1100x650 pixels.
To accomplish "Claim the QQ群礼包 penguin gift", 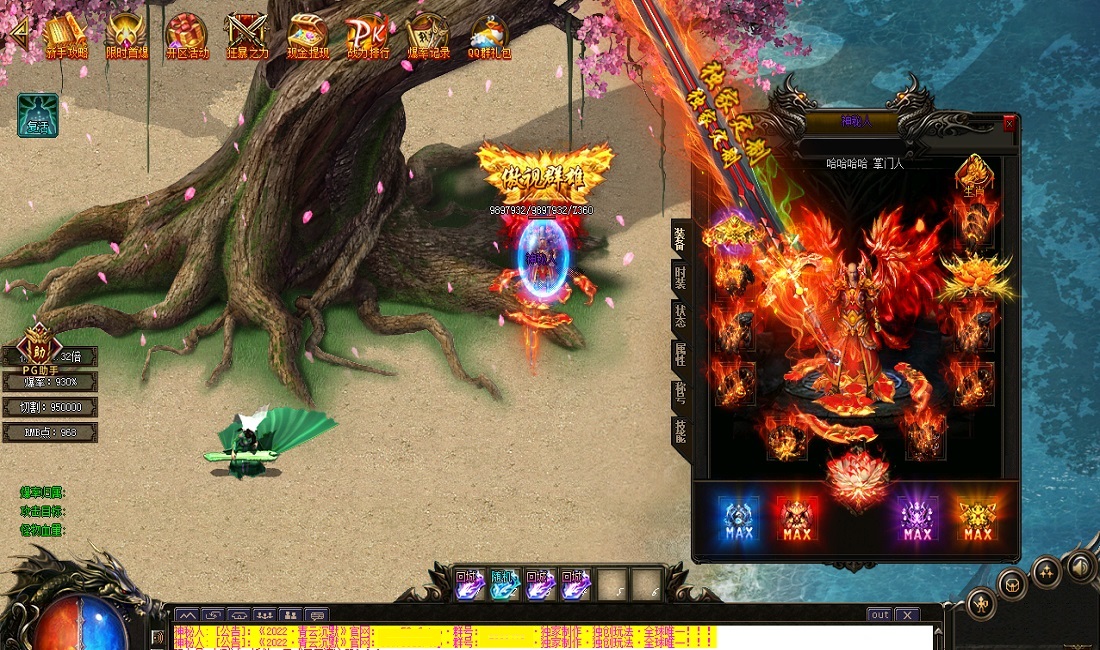I will tap(488, 37).
